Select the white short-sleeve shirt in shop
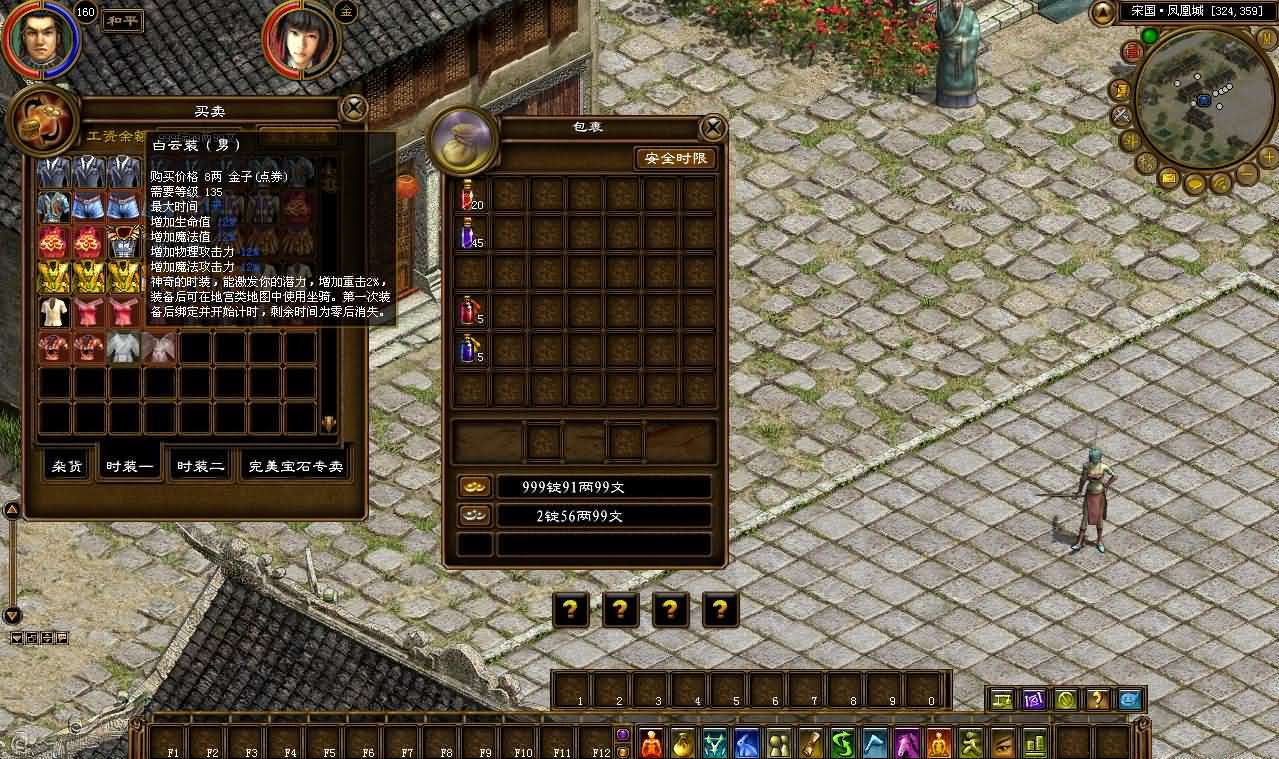1279x759 pixels. (x=55, y=312)
